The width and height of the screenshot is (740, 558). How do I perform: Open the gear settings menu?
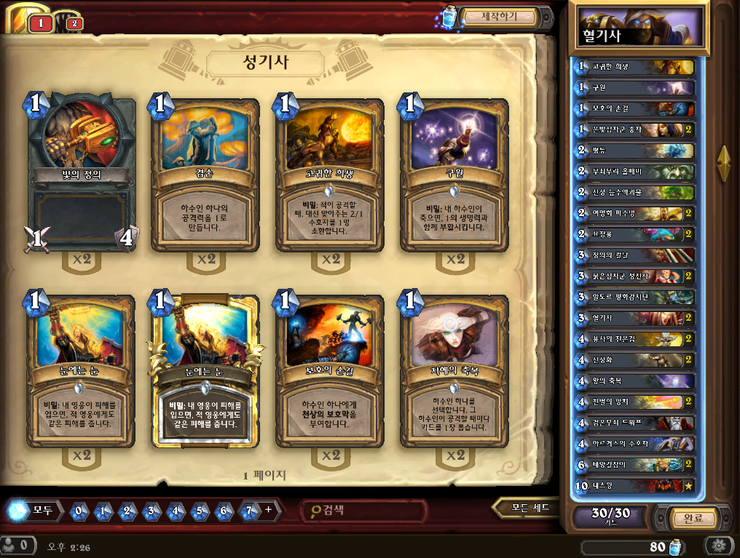coord(717,546)
